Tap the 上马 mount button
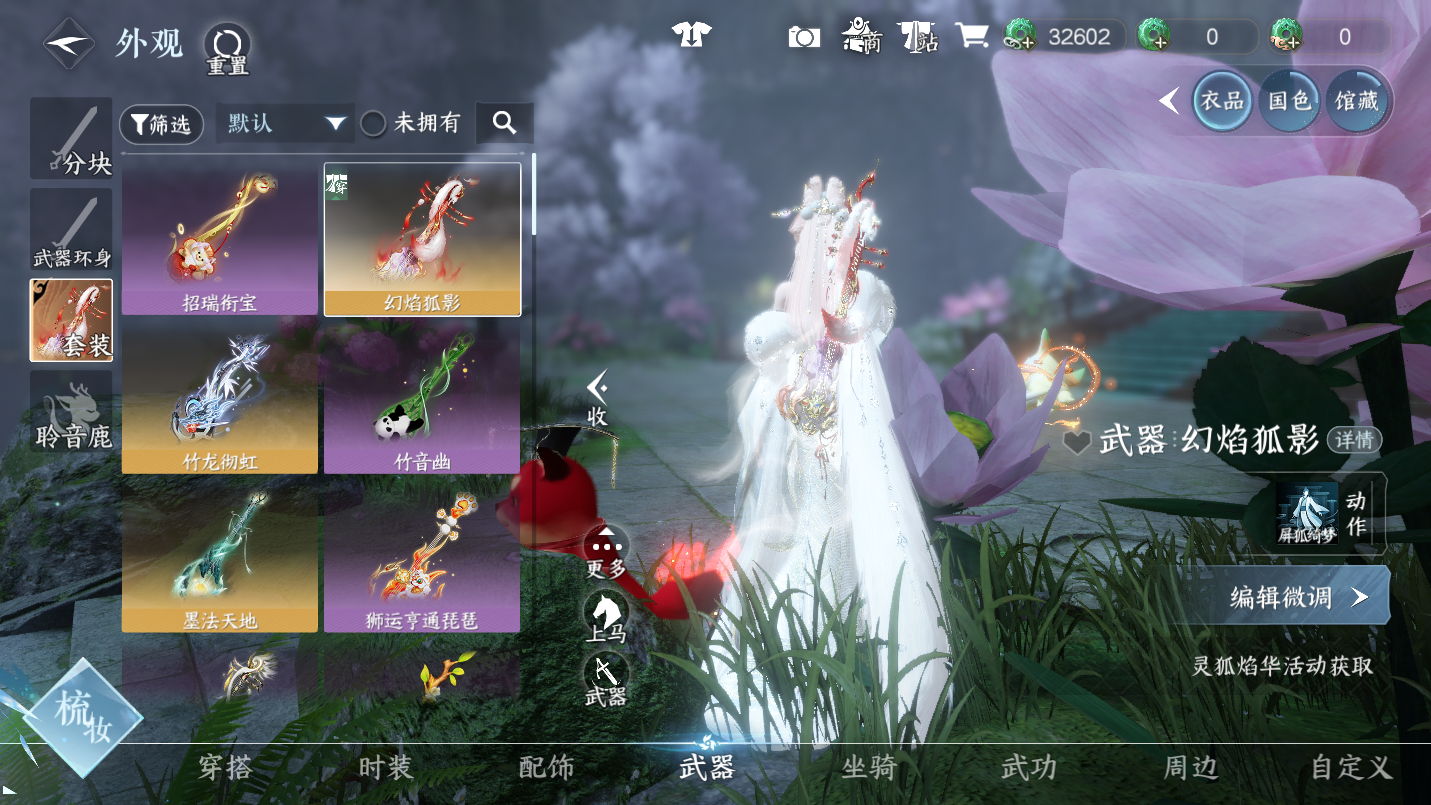 [x=605, y=615]
